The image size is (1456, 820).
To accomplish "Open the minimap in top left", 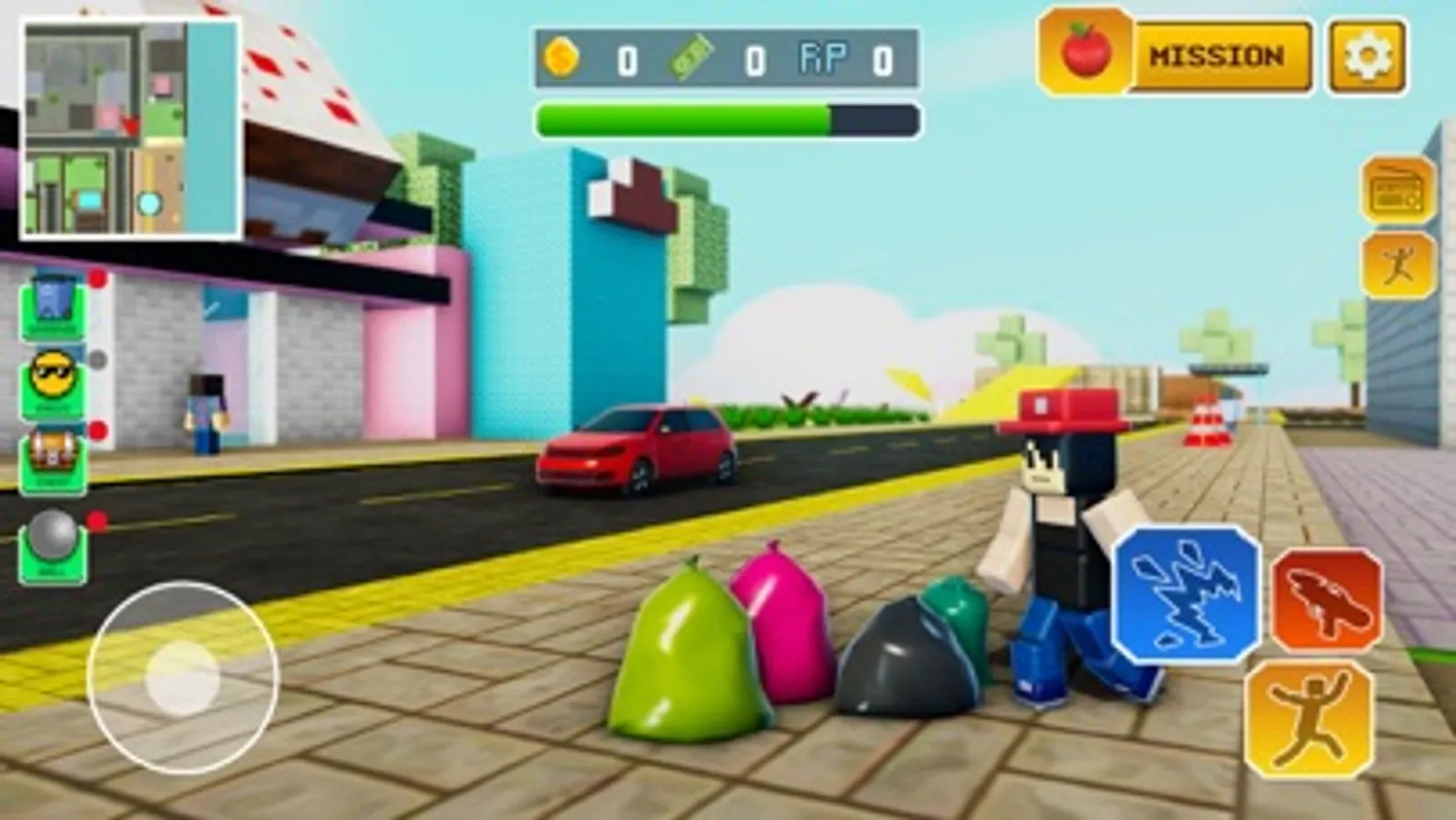I will coord(127,121).
